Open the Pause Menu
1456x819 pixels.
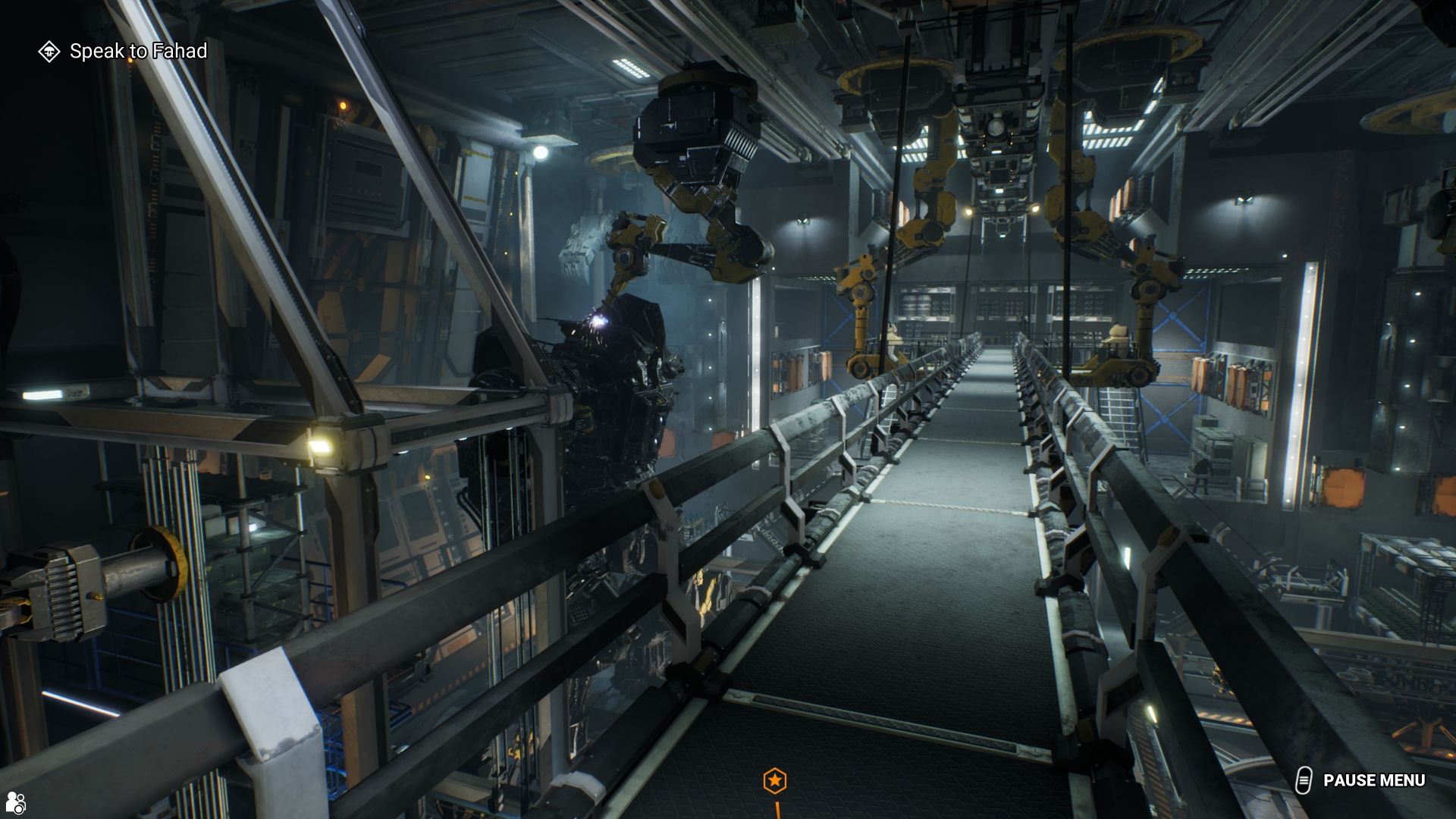[1363, 780]
